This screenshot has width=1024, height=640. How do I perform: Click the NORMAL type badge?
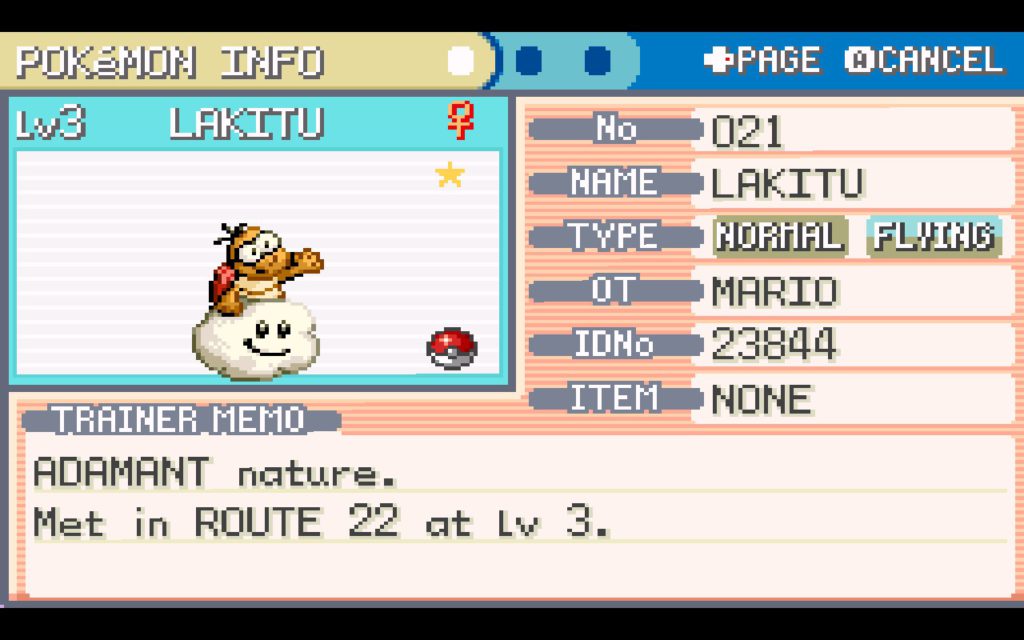780,237
